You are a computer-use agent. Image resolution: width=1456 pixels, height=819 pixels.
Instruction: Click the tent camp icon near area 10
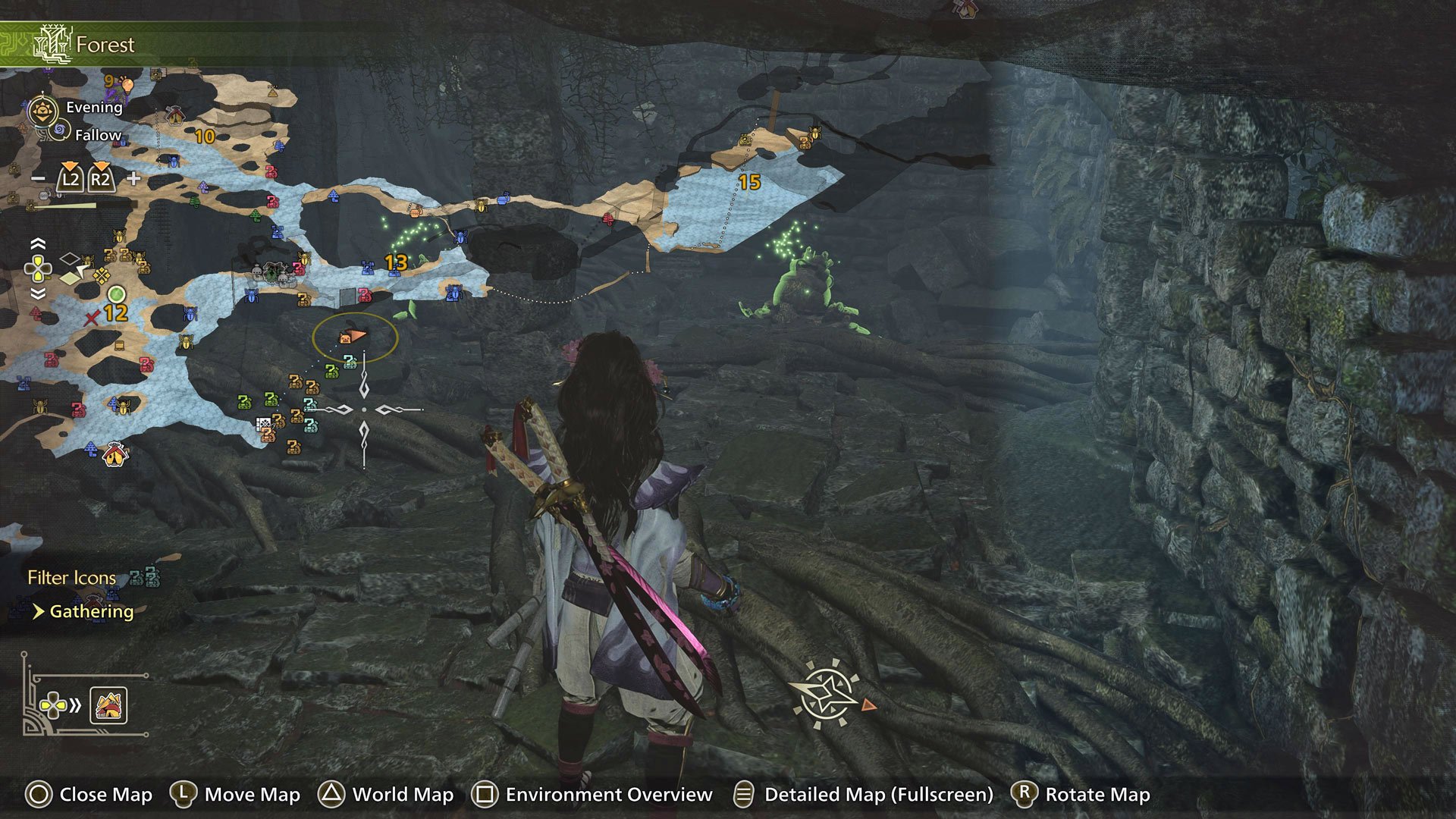174,115
